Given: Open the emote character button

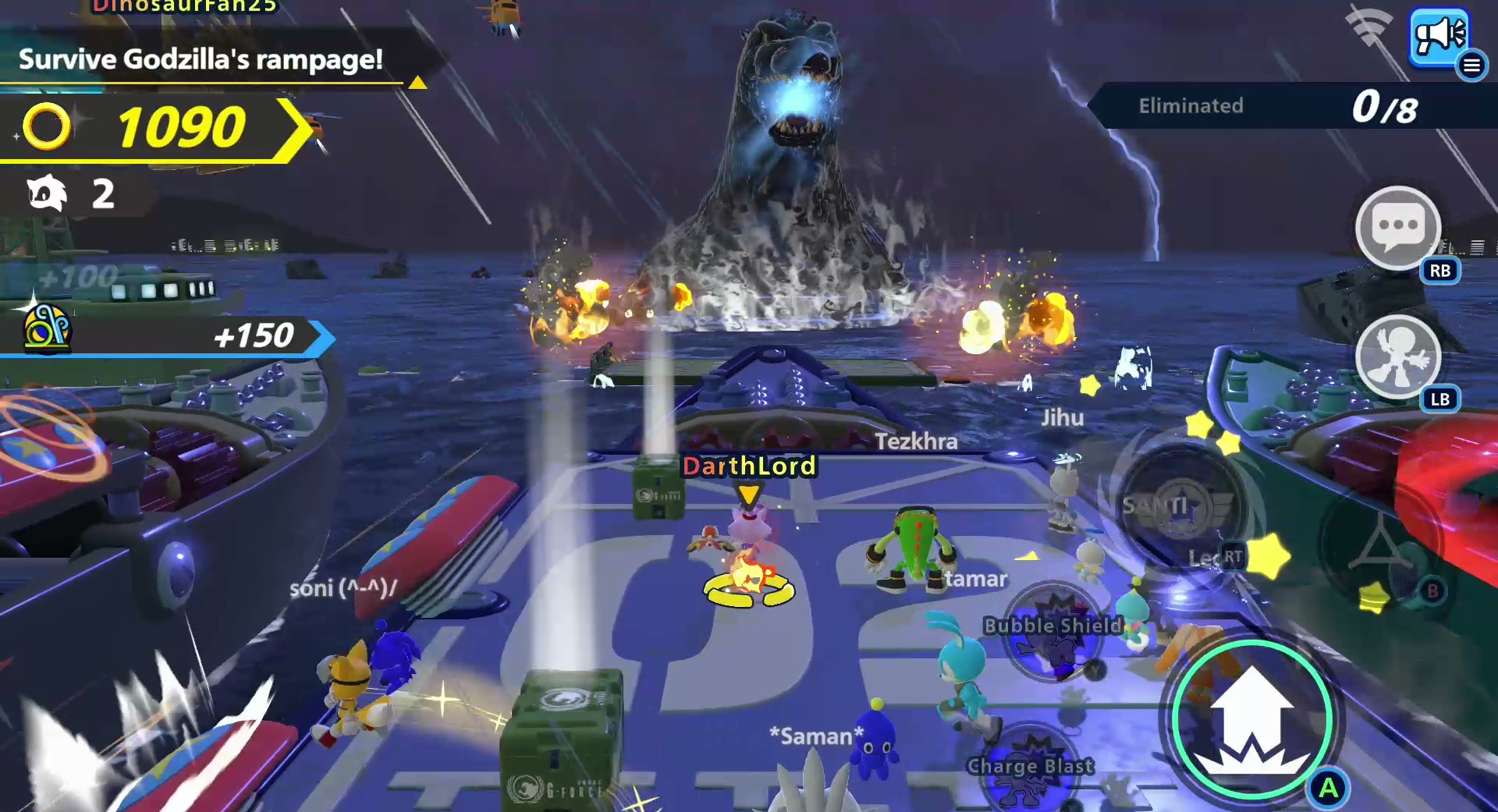Looking at the screenshot, I should 1397,357.
